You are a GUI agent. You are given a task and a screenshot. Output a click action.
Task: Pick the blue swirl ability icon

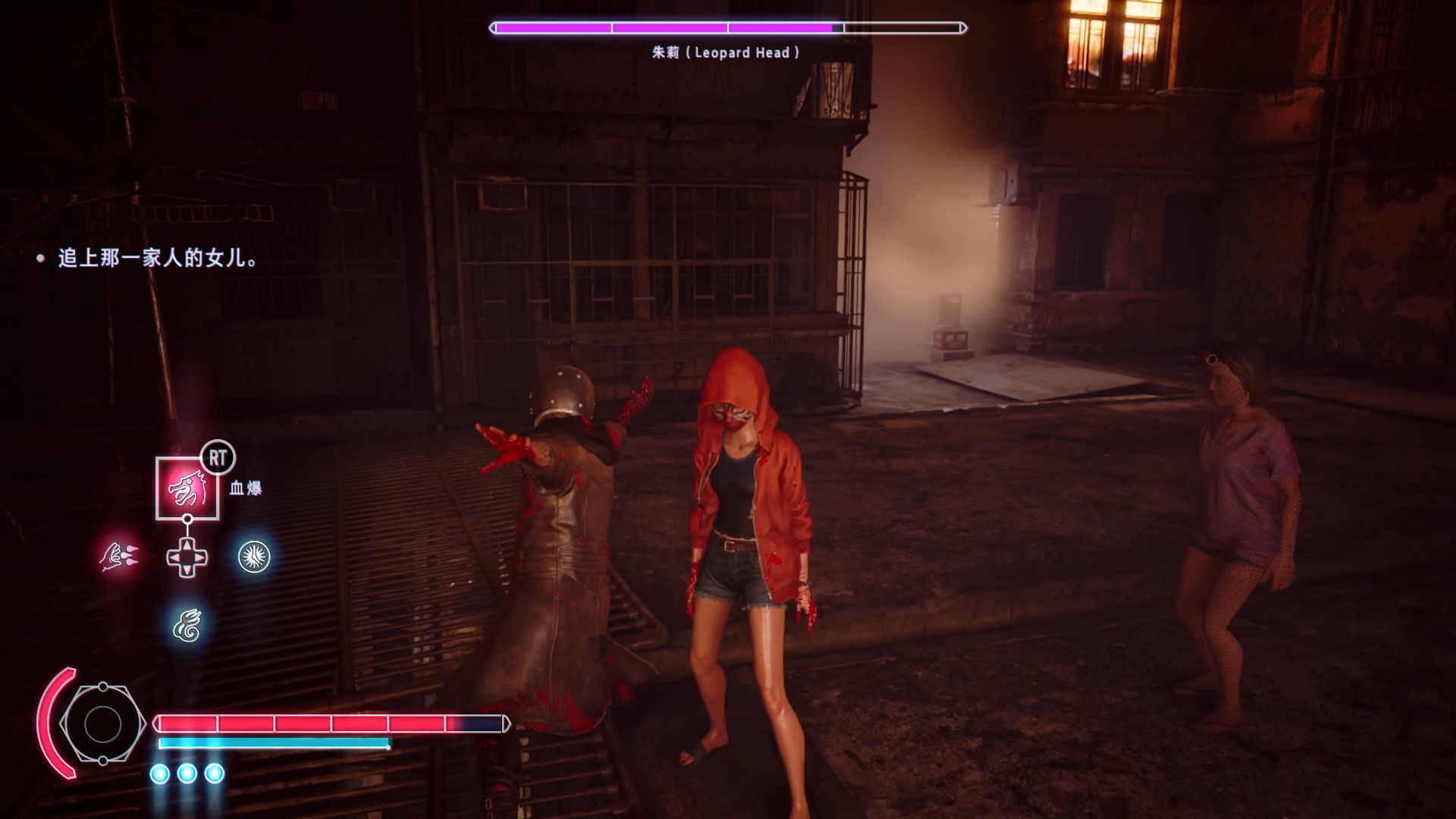[187, 626]
